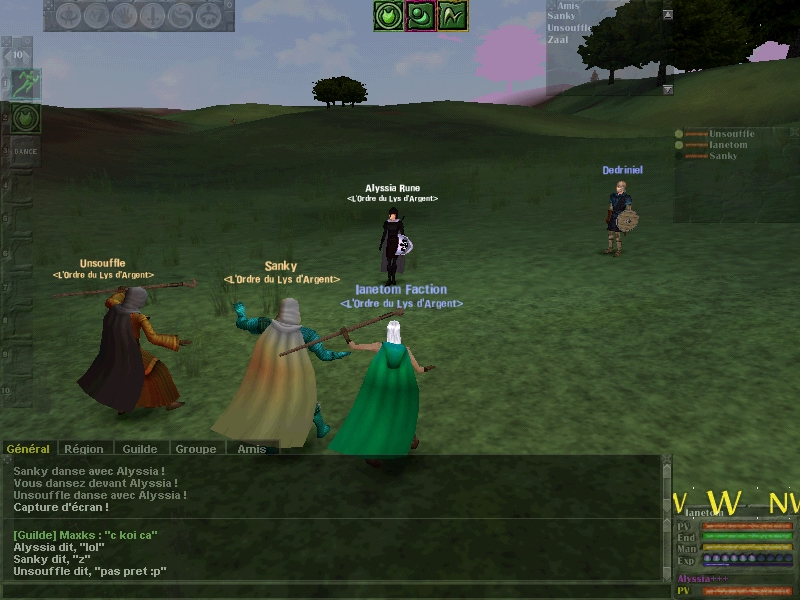Select Sanky in the Amis friends list
This screenshot has width=800, height=600.
click(x=562, y=17)
